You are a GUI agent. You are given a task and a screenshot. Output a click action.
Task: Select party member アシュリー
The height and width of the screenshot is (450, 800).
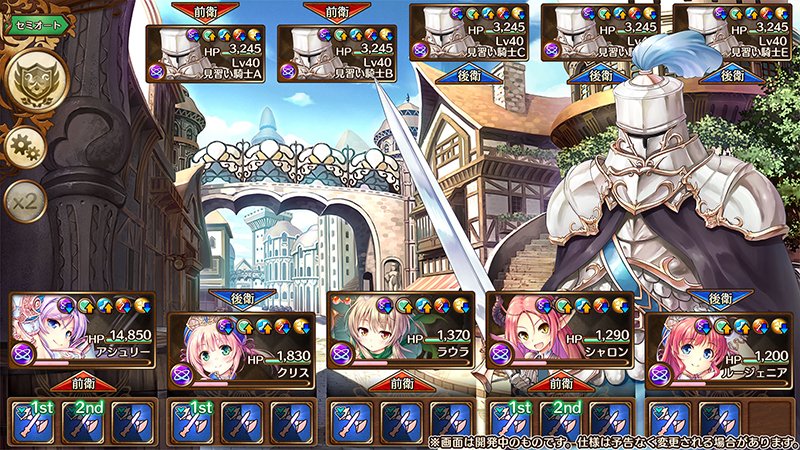point(81,331)
